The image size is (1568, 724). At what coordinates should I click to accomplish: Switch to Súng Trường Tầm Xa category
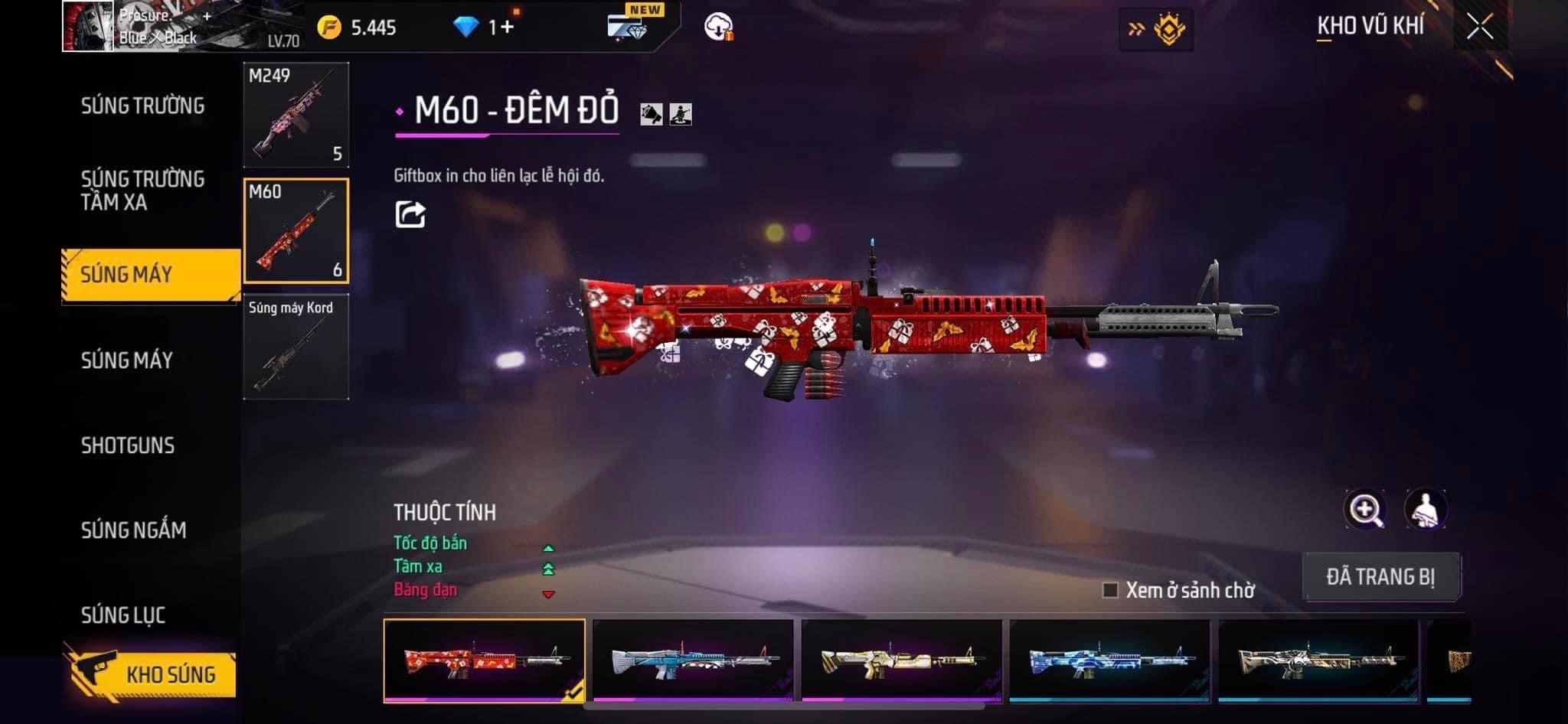pos(142,191)
